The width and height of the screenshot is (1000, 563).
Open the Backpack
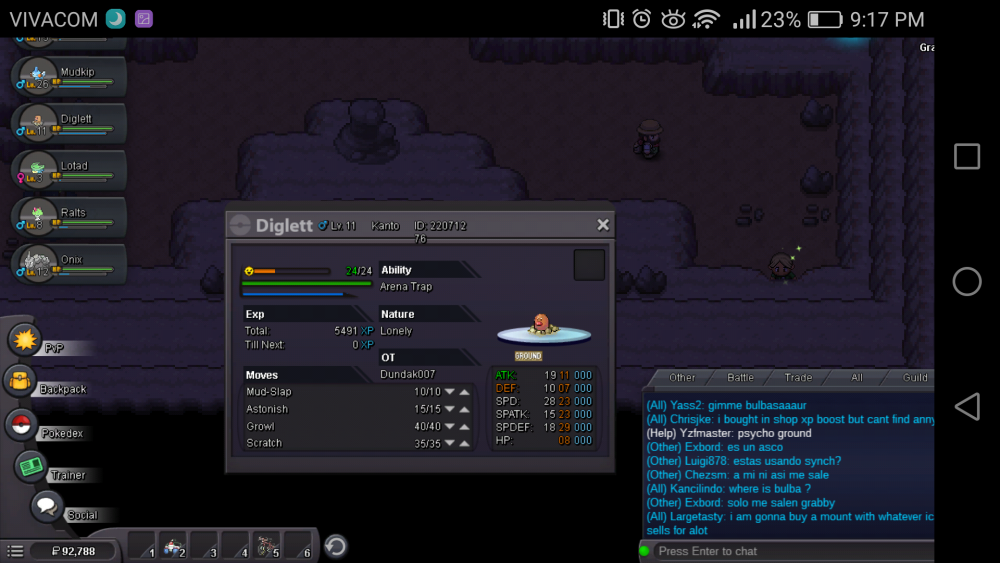click(x=20, y=381)
